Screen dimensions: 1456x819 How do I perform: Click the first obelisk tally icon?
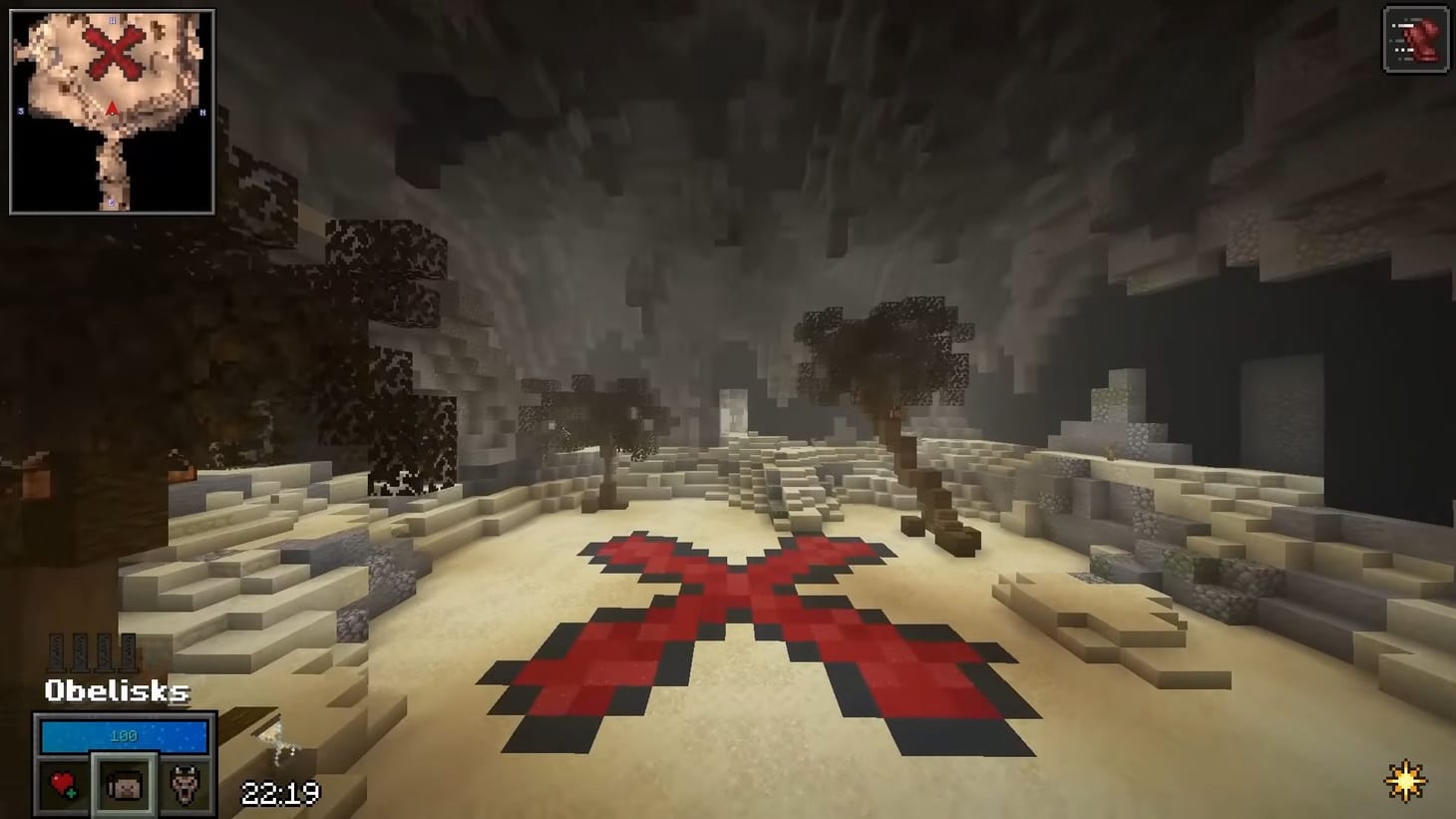pyautogui.click(x=57, y=651)
